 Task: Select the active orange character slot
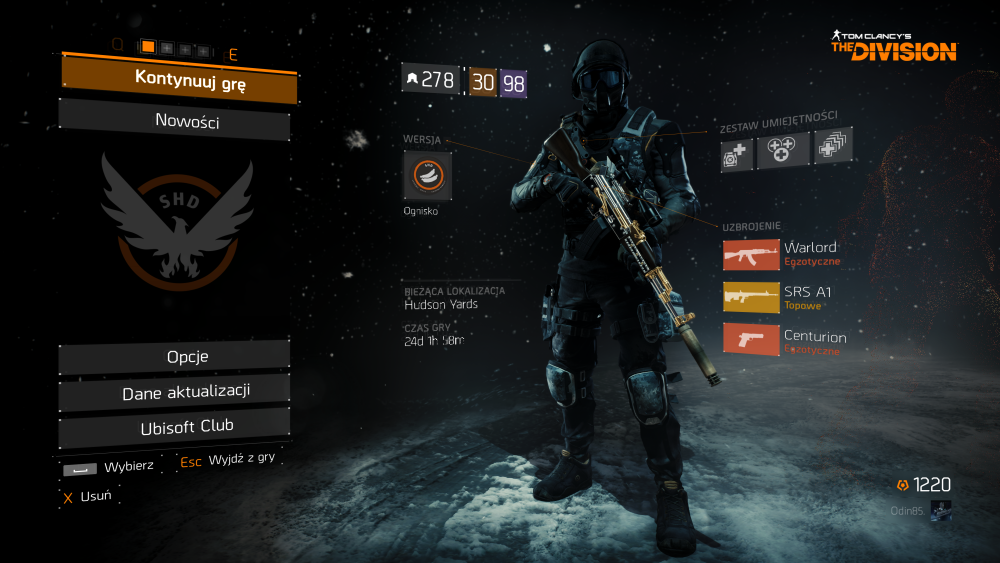[x=148, y=46]
